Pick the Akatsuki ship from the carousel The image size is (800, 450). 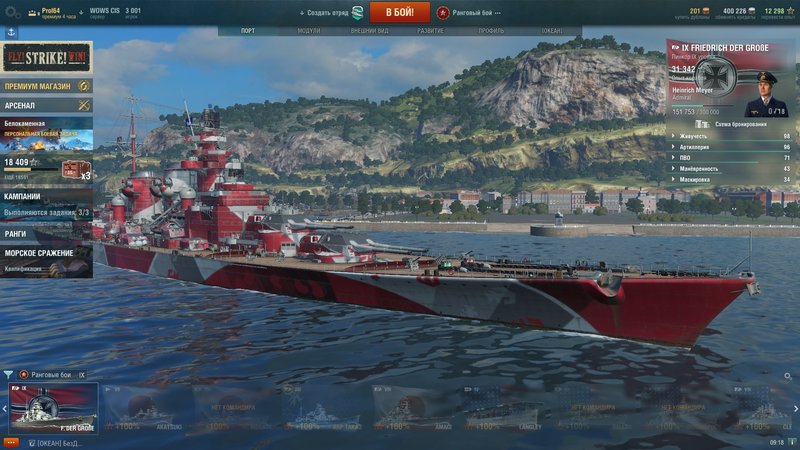point(144,408)
